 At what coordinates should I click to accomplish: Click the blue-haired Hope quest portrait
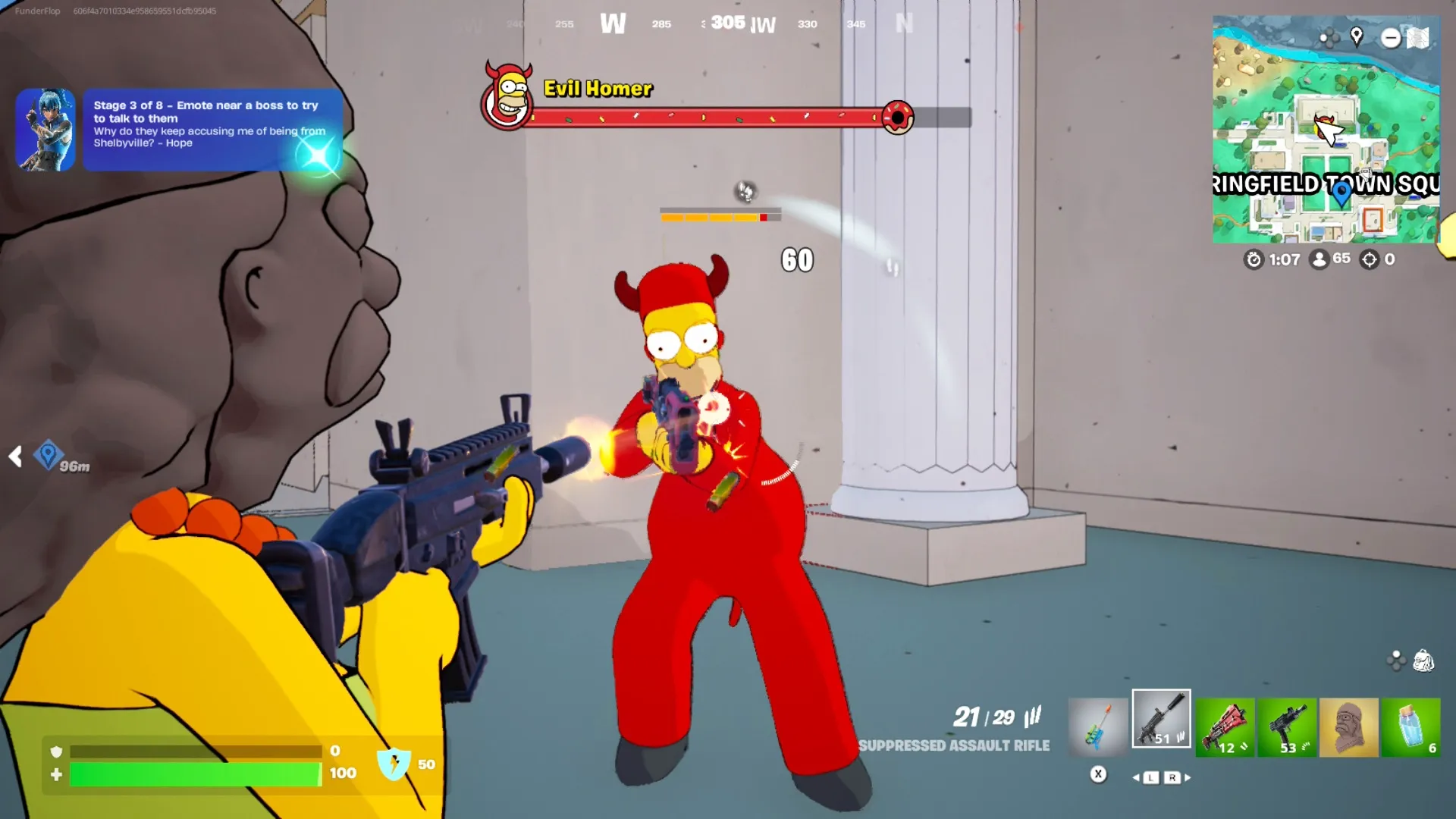pos(45,130)
